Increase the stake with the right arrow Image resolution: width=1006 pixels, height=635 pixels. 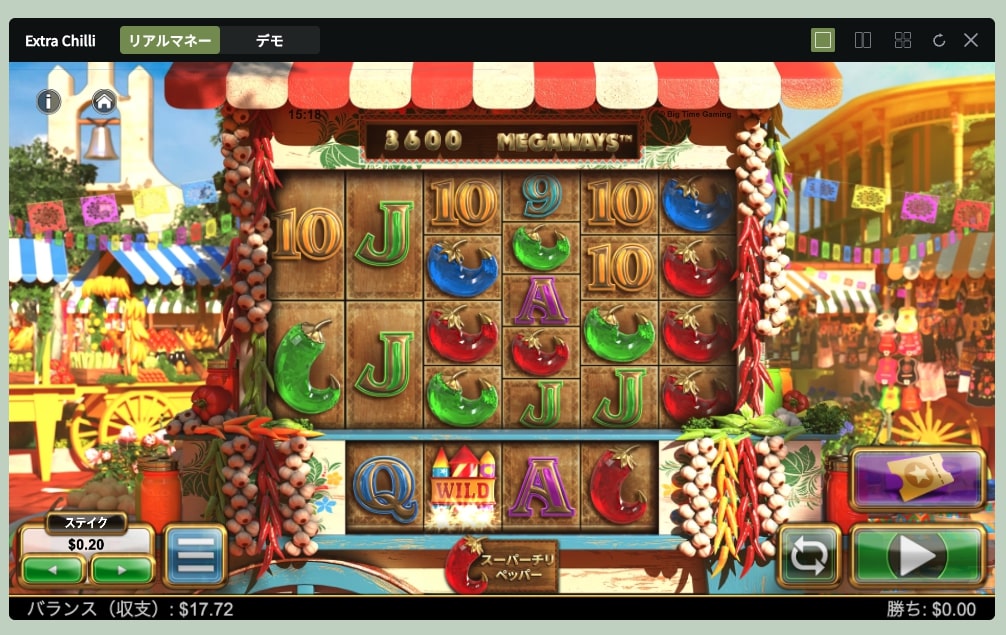pyautogui.click(x=122, y=570)
